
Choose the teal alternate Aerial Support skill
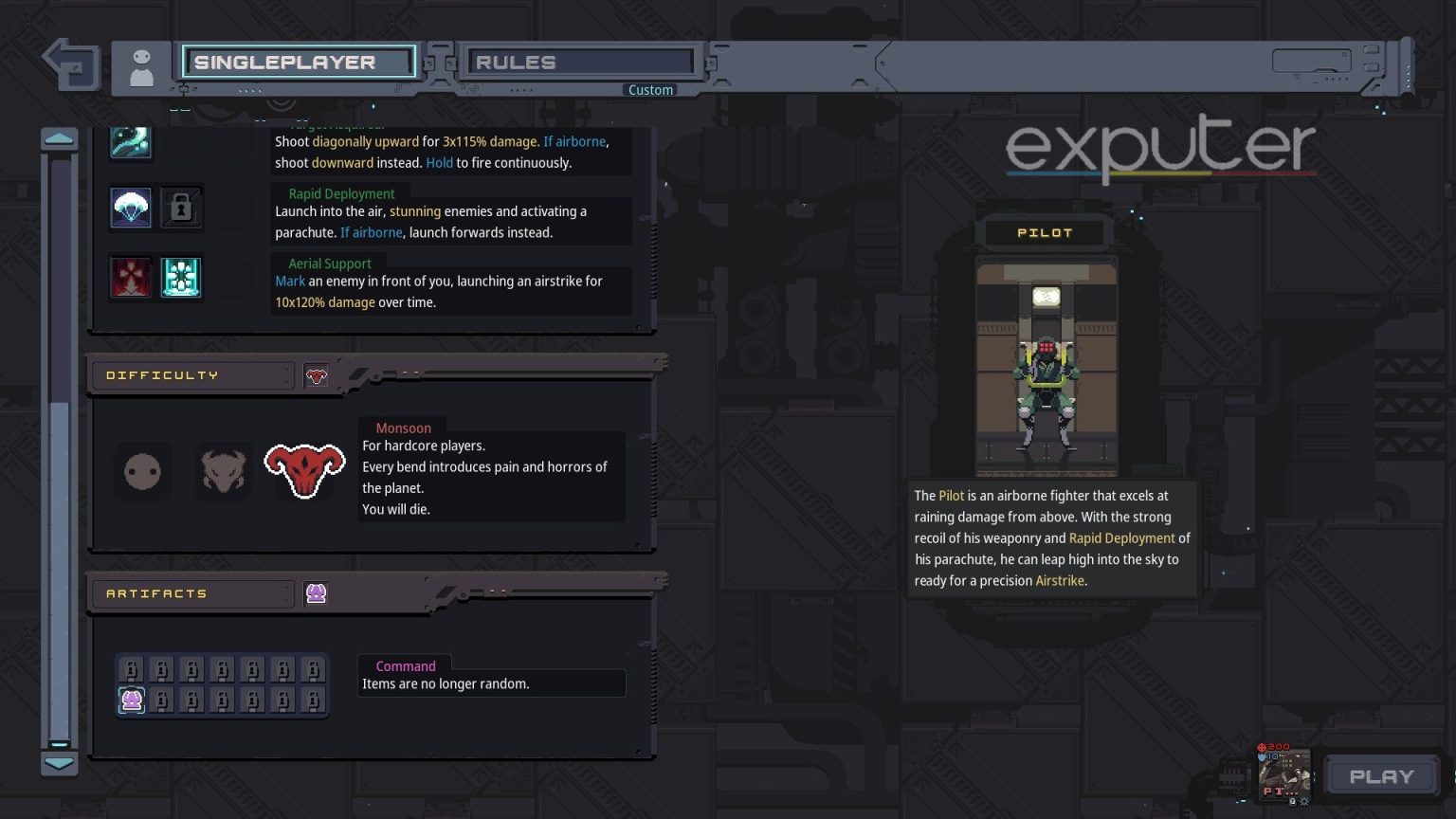pos(181,277)
